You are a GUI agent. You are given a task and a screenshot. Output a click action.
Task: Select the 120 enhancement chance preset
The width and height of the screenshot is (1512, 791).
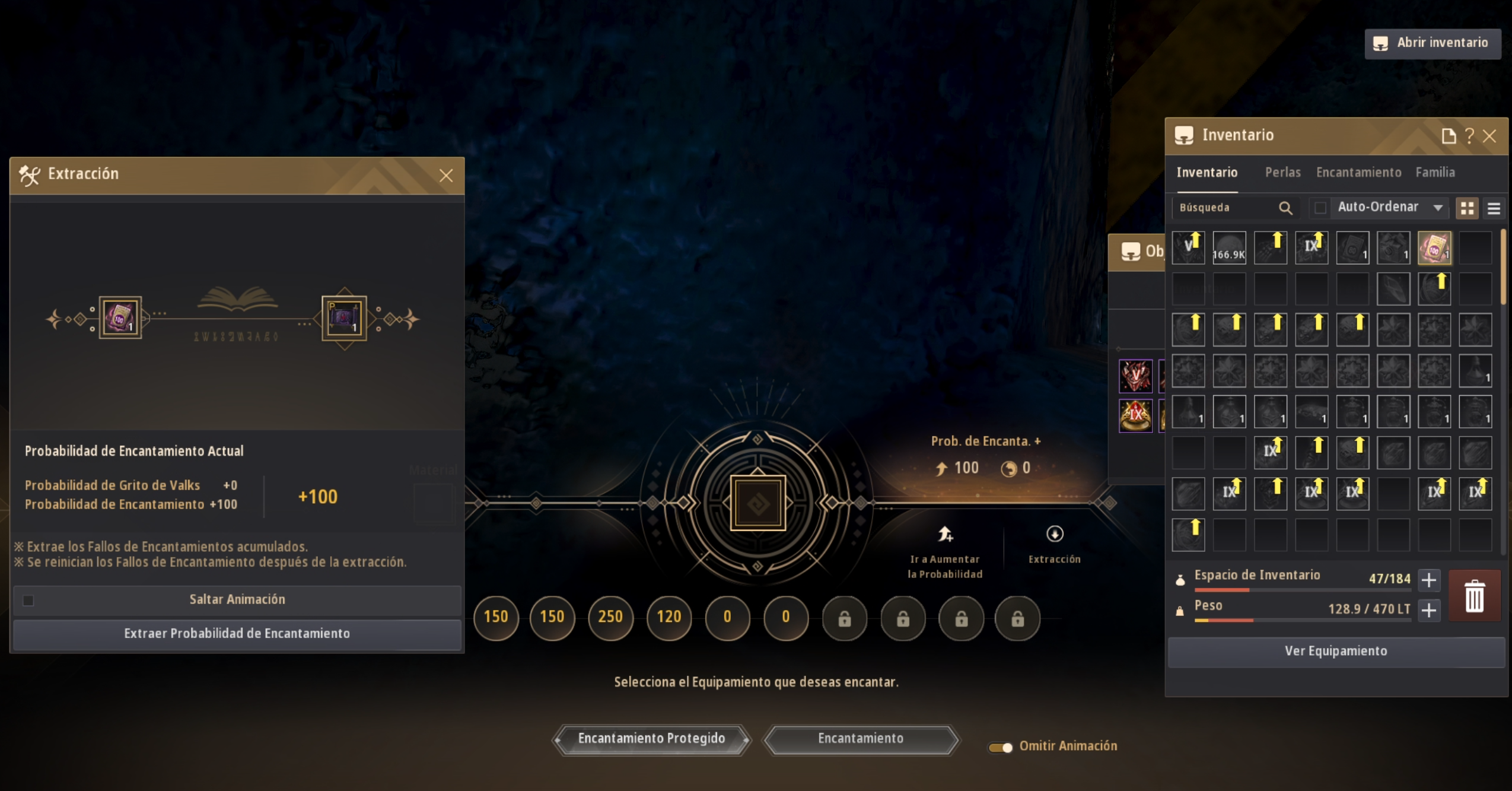coord(669,617)
